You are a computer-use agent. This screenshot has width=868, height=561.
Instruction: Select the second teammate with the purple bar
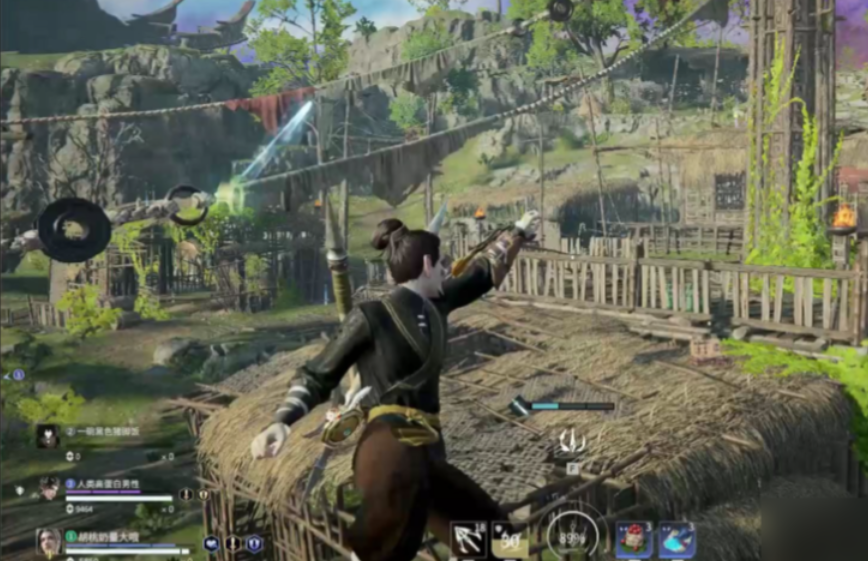point(49,489)
